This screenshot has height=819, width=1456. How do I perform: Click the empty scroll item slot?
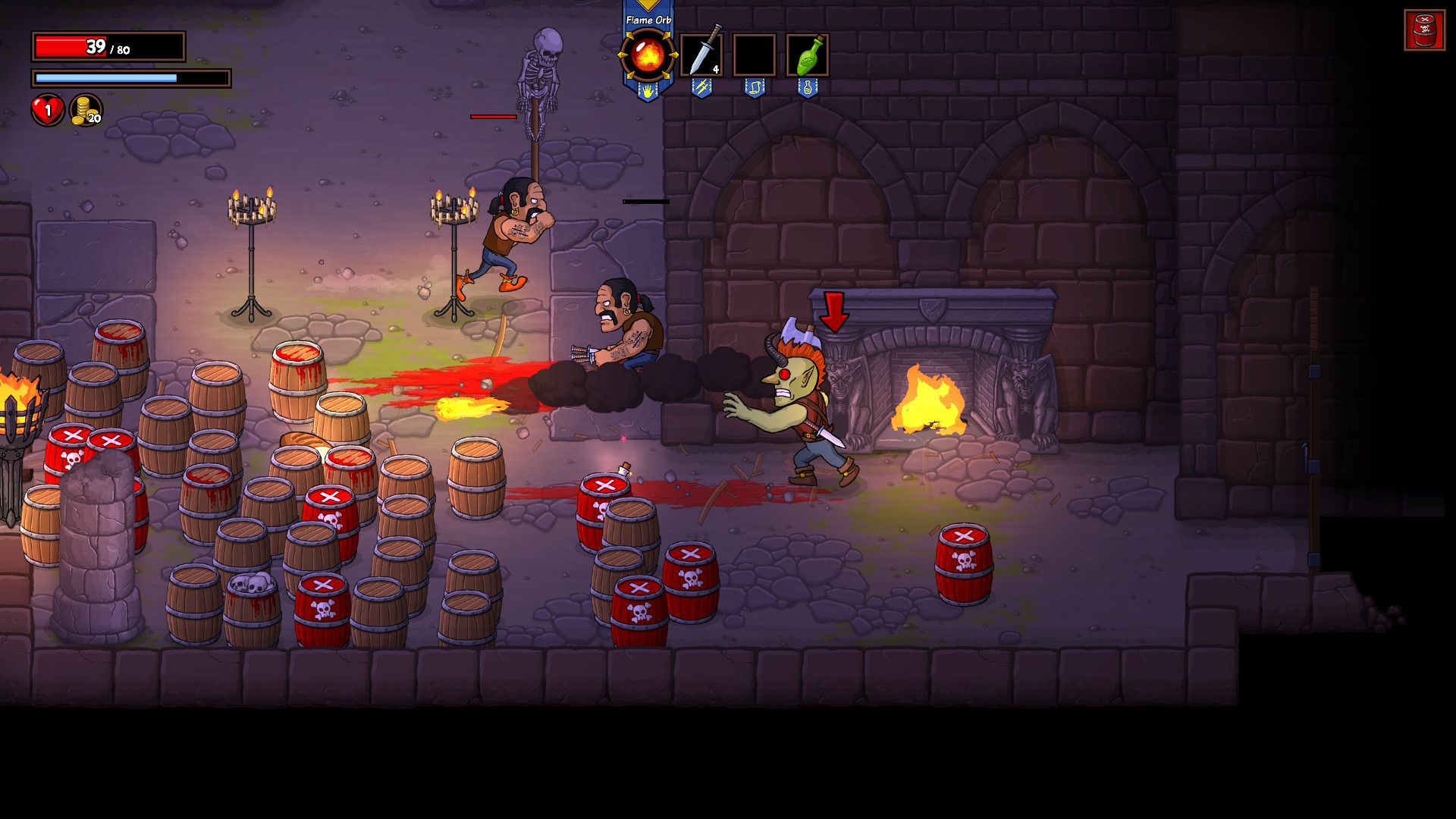click(756, 55)
